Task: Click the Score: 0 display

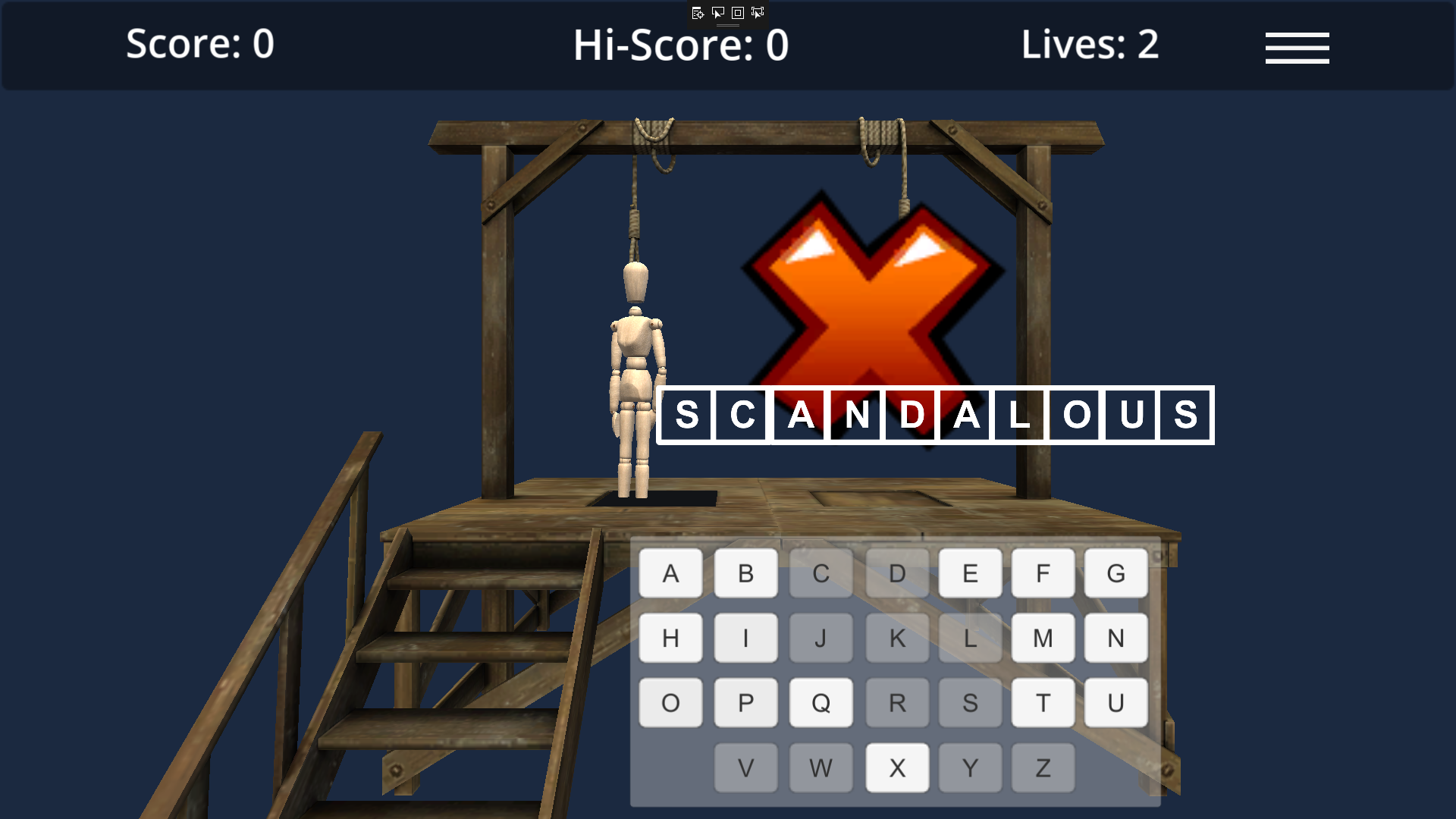Action: (x=199, y=45)
